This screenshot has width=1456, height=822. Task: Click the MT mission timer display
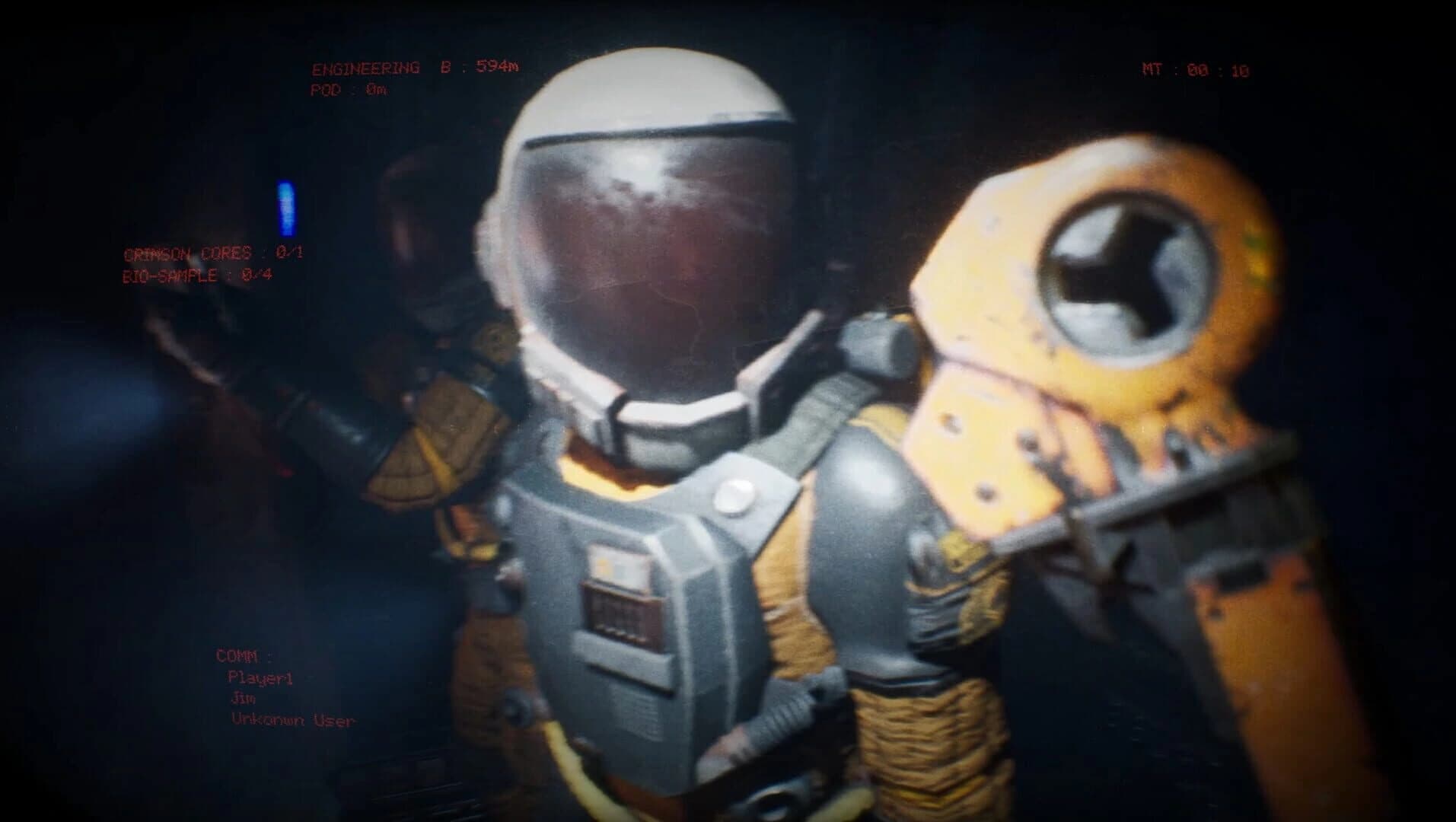point(1195,67)
